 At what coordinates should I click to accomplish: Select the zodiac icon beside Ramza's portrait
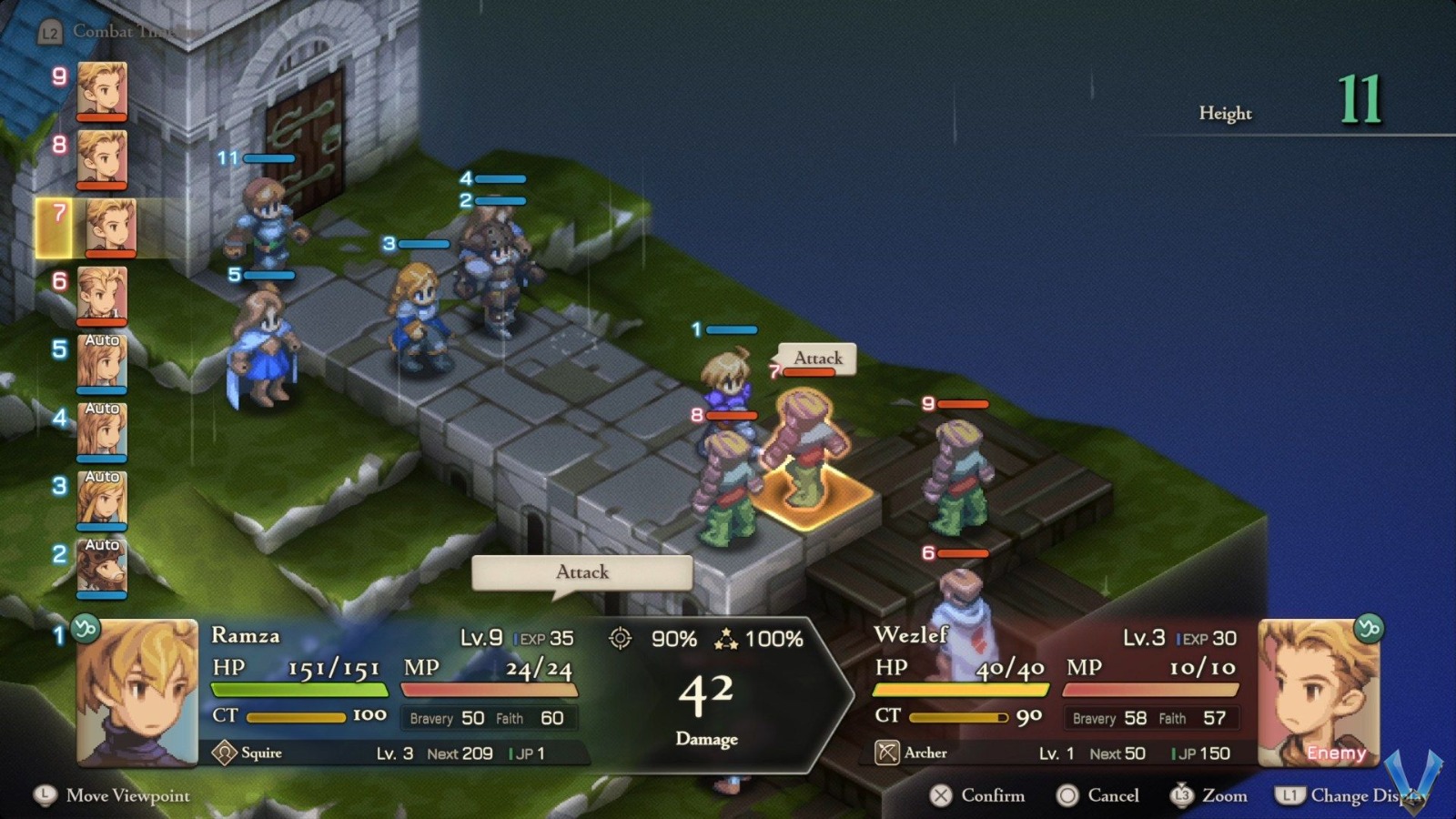88,628
